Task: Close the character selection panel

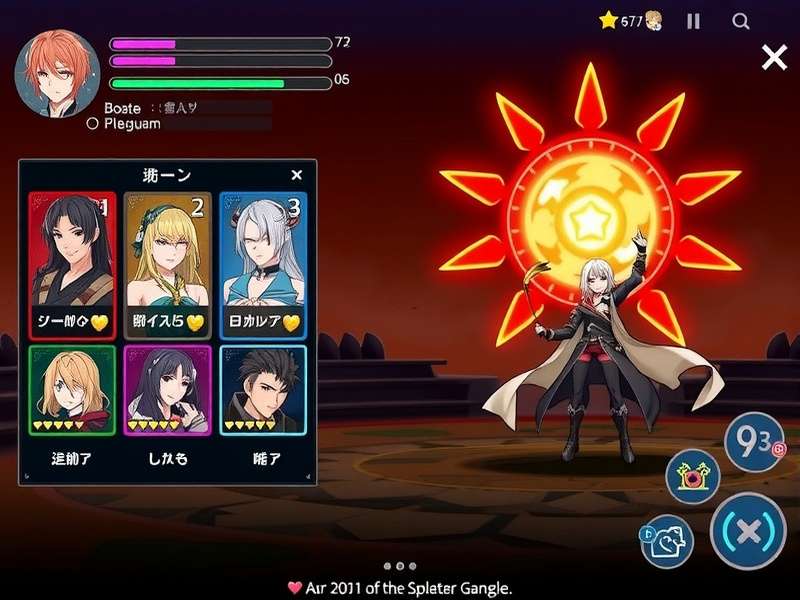Action: [296, 175]
